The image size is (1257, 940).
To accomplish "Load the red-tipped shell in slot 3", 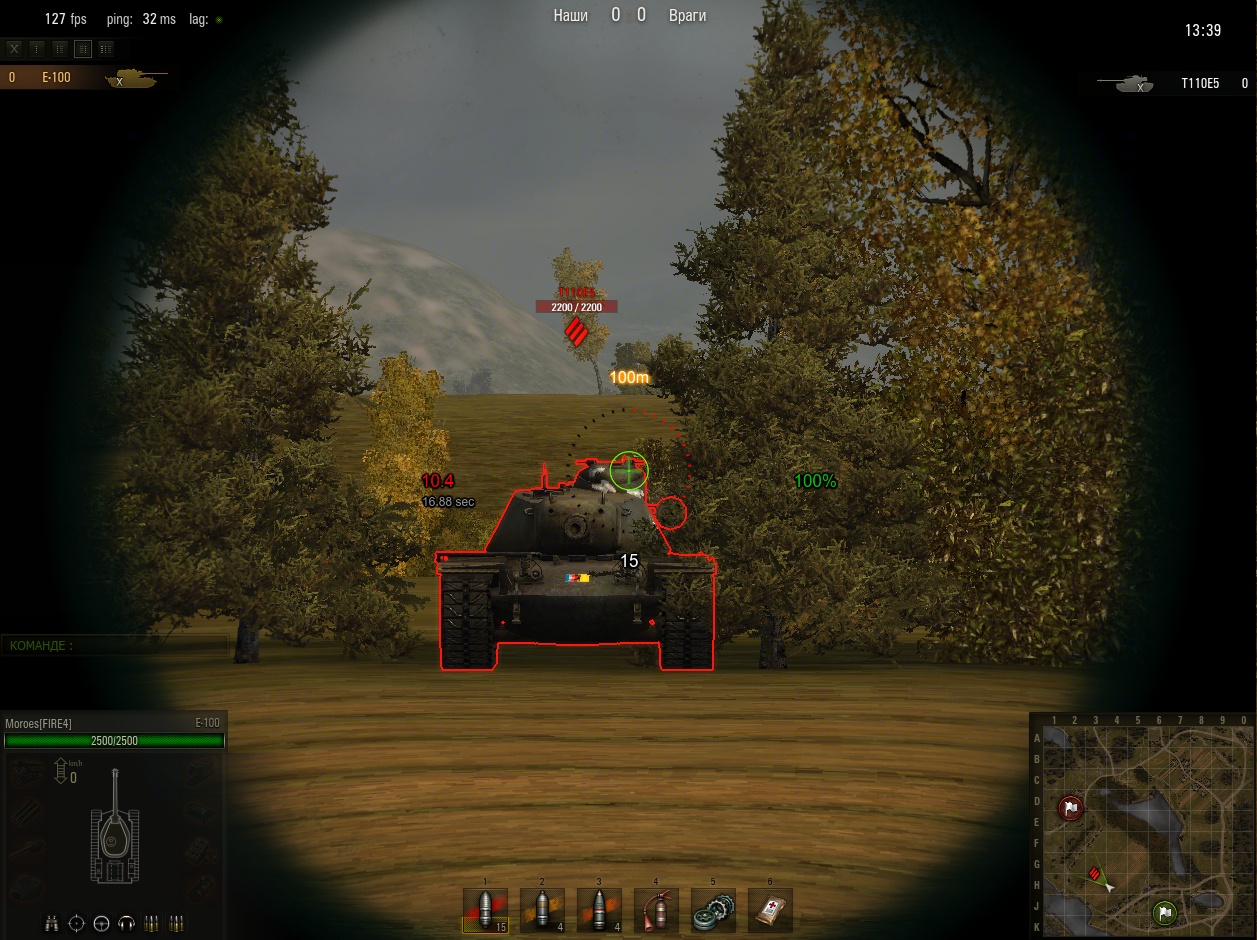I will point(599,910).
